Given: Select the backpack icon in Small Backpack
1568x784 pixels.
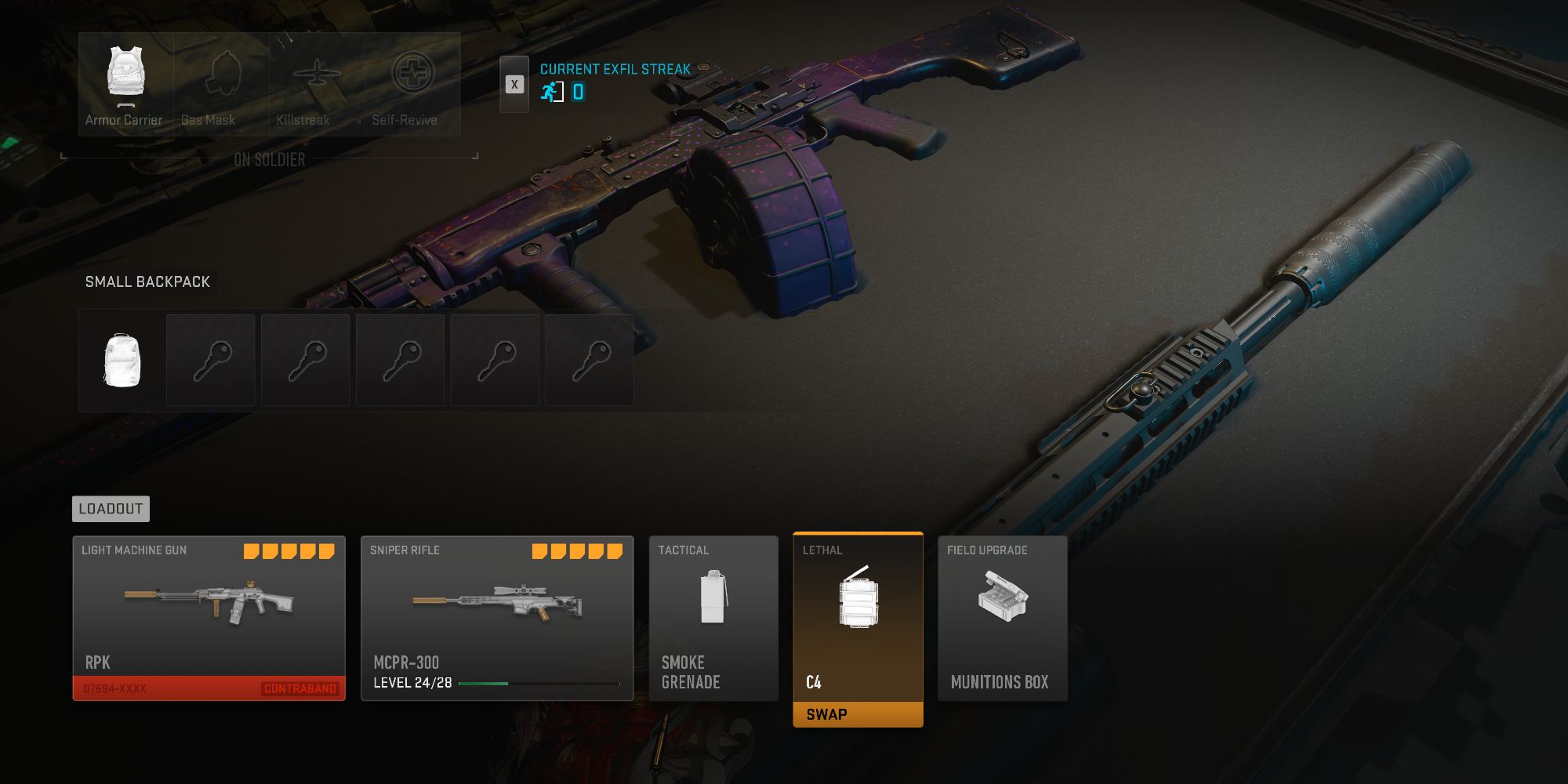Looking at the screenshot, I should tap(122, 361).
